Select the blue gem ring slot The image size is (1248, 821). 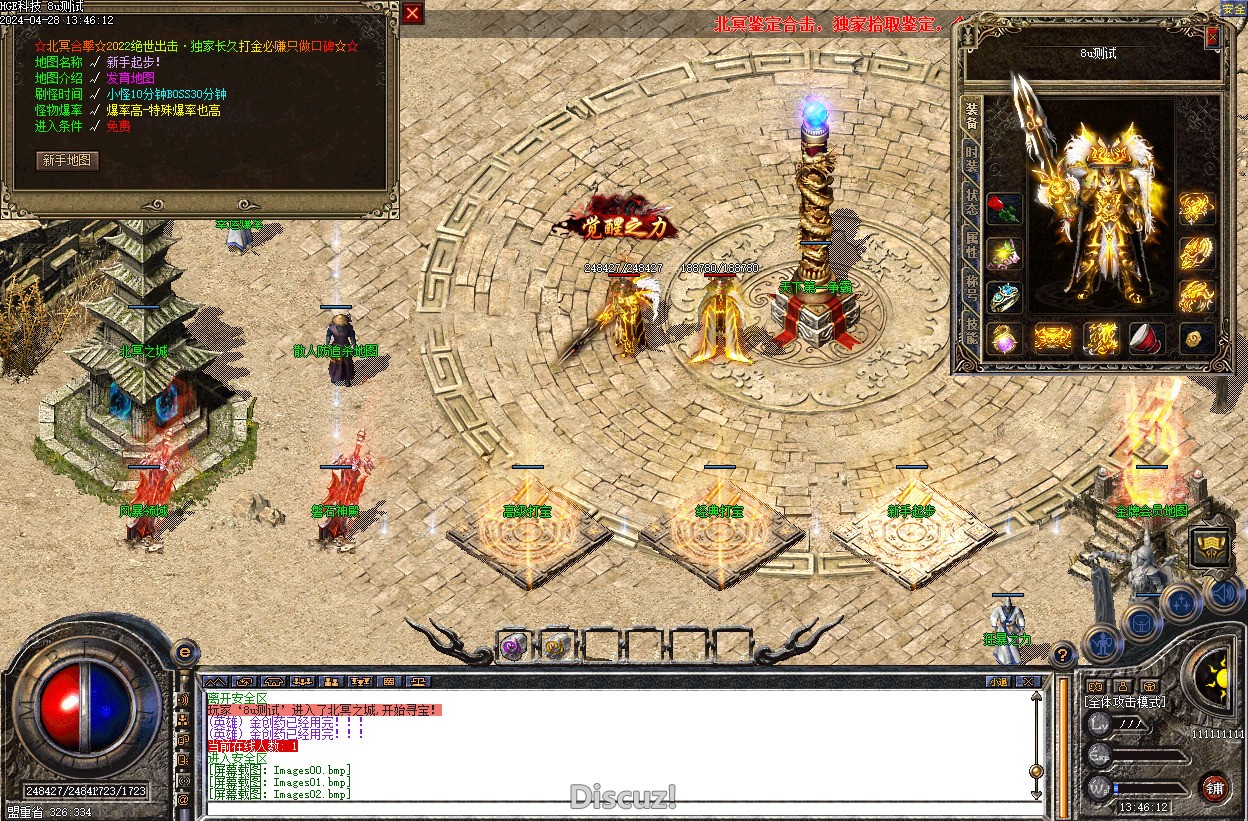(x=1004, y=296)
